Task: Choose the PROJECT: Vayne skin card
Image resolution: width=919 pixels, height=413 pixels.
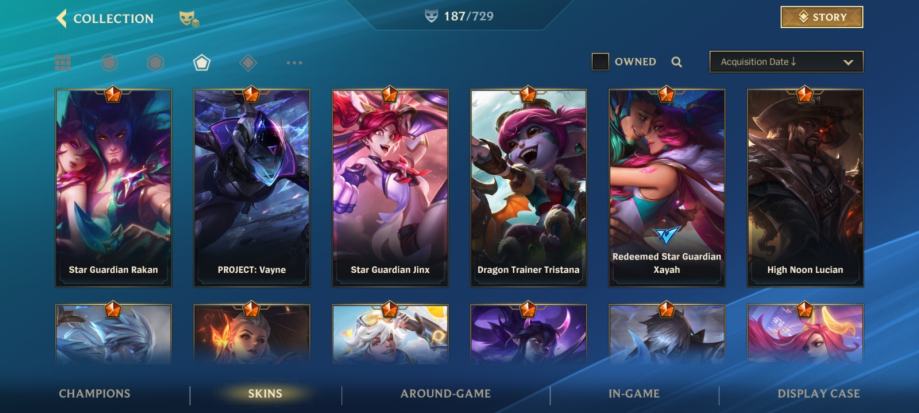Action: tap(251, 188)
